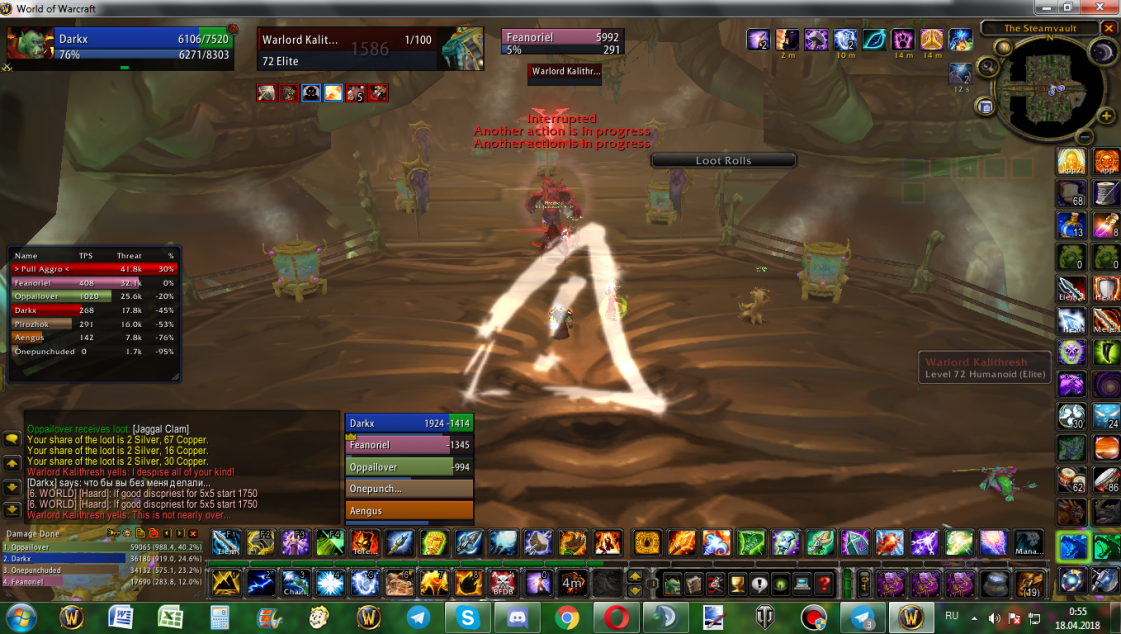Open the red question mark help button
Image resolution: width=1121 pixels, height=634 pixels.
(824, 583)
